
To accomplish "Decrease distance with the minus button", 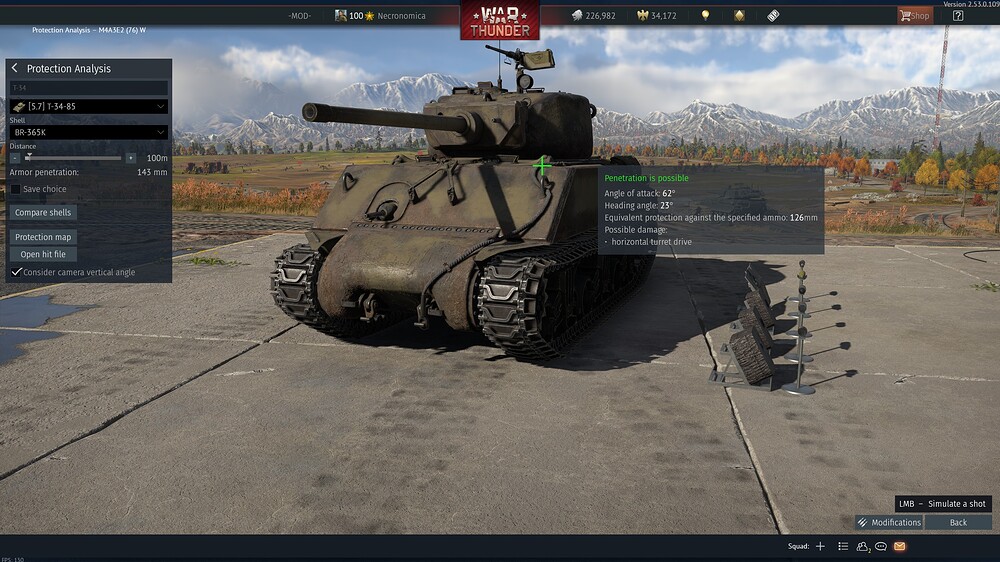I will 15,158.
